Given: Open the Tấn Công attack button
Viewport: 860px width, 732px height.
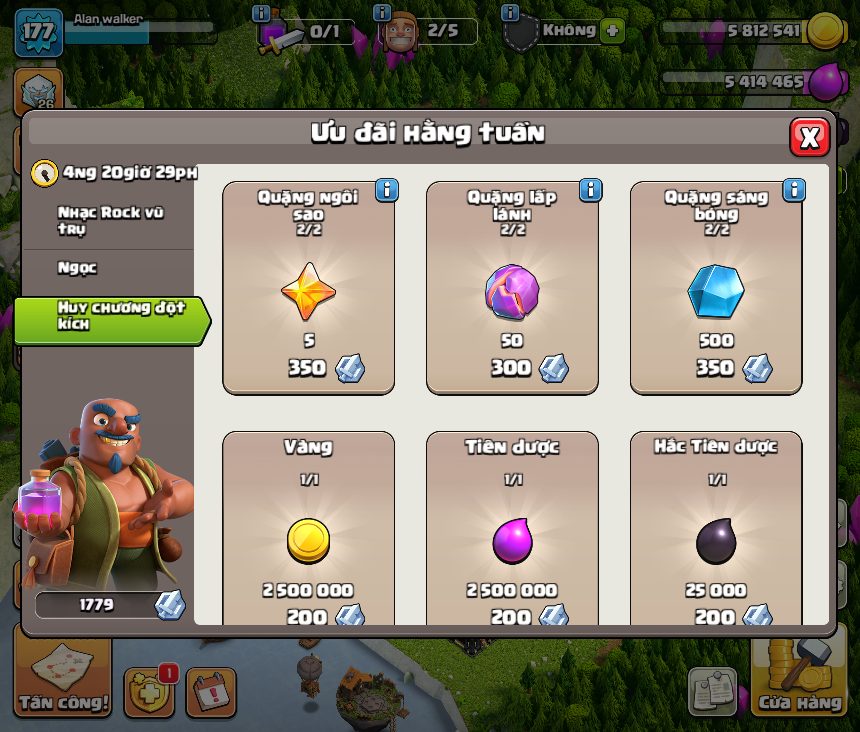Looking at the screenshot, I should (x=63, y=677).
